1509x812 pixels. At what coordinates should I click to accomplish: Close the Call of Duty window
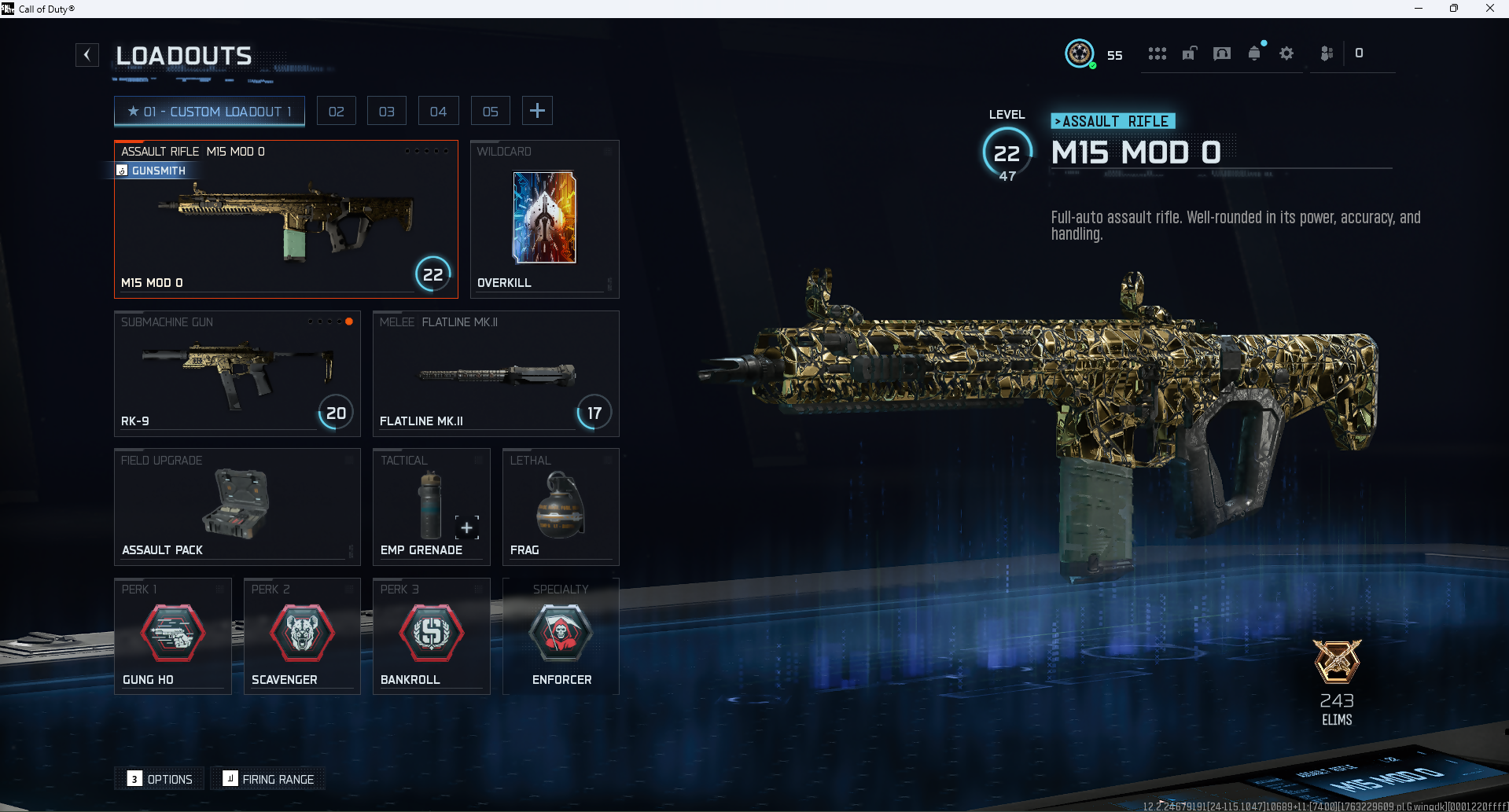(1489, 9)
